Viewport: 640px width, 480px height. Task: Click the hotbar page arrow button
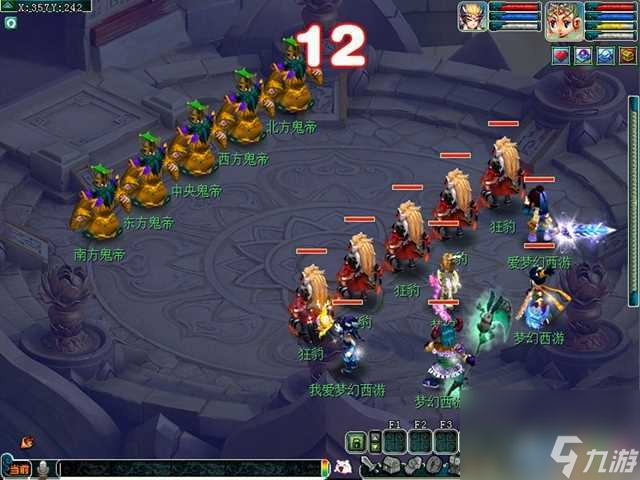click(377, 441)
